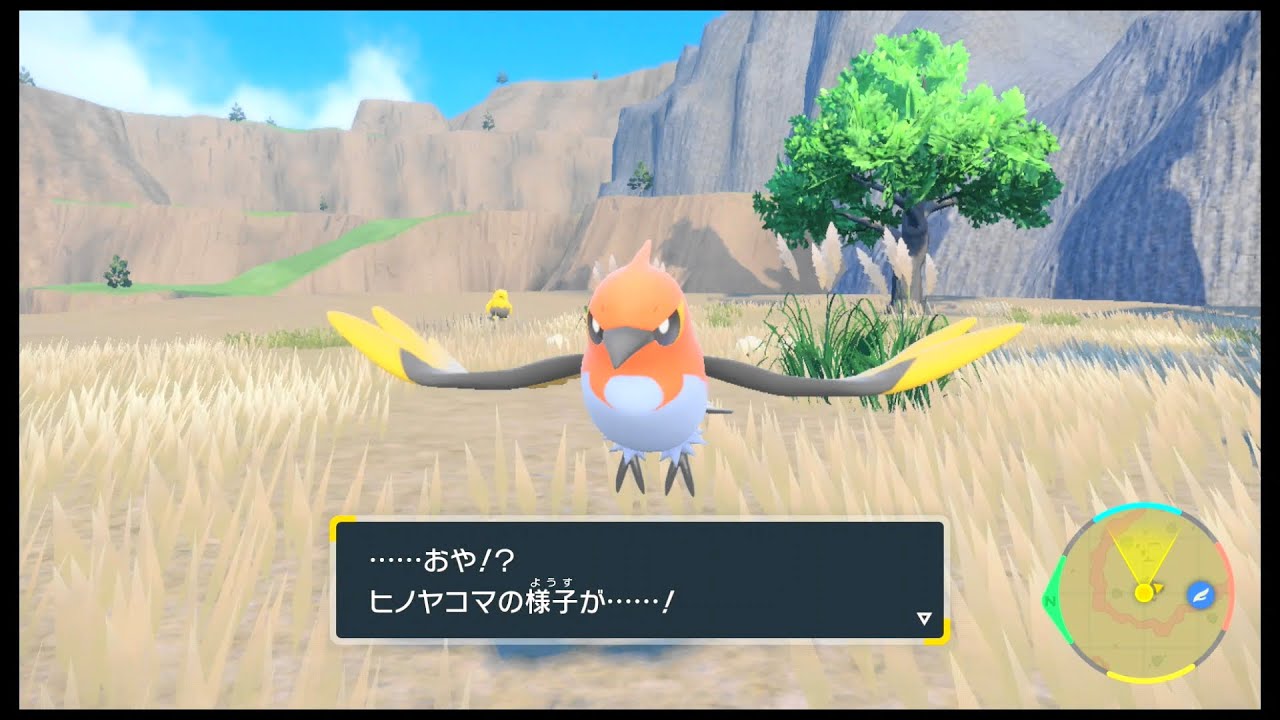Click the orange triangle direction arrow near the player marker
1280x720 pixels.
pos(1158,588)
